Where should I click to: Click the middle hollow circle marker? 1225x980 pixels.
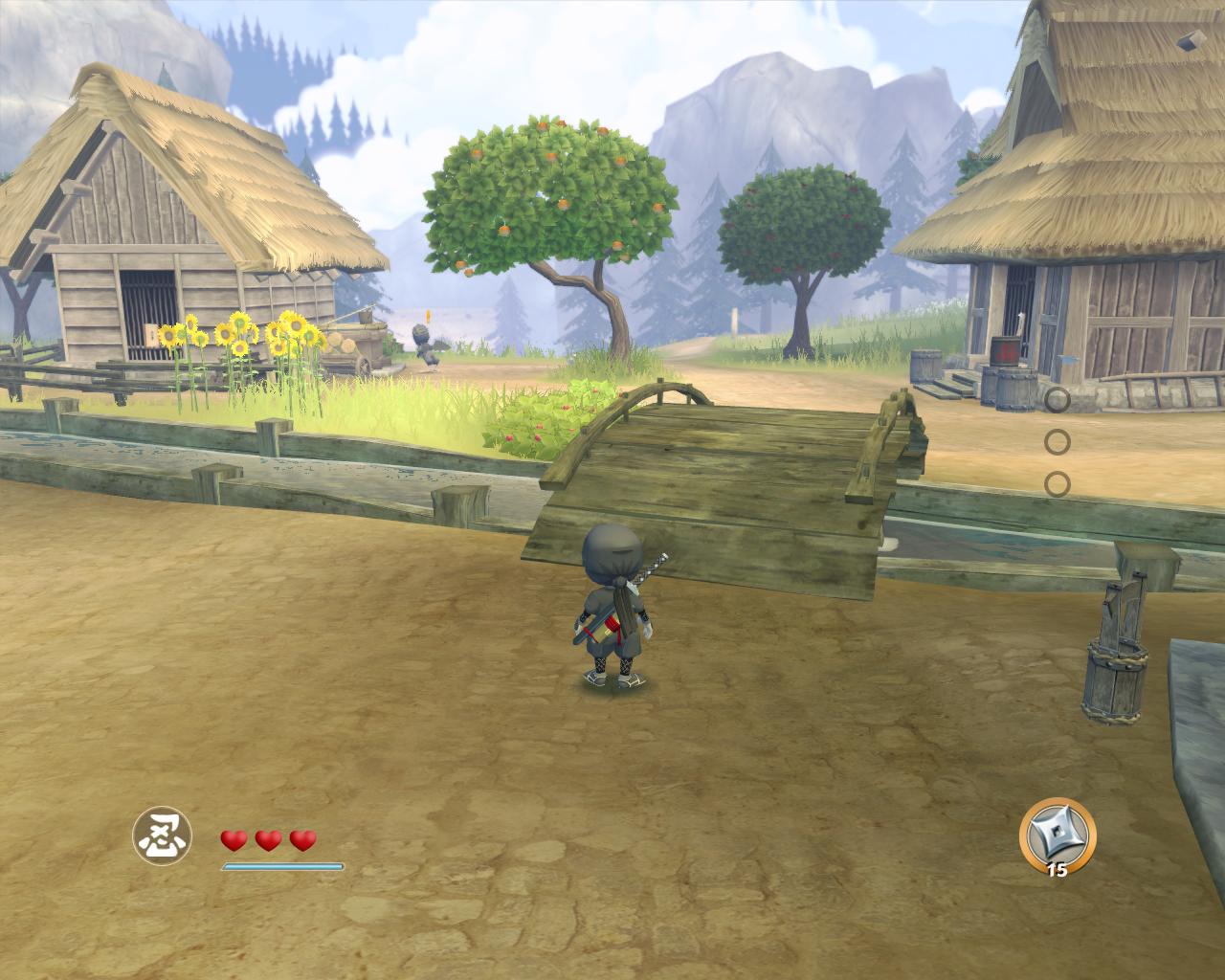coord(1058,442)
